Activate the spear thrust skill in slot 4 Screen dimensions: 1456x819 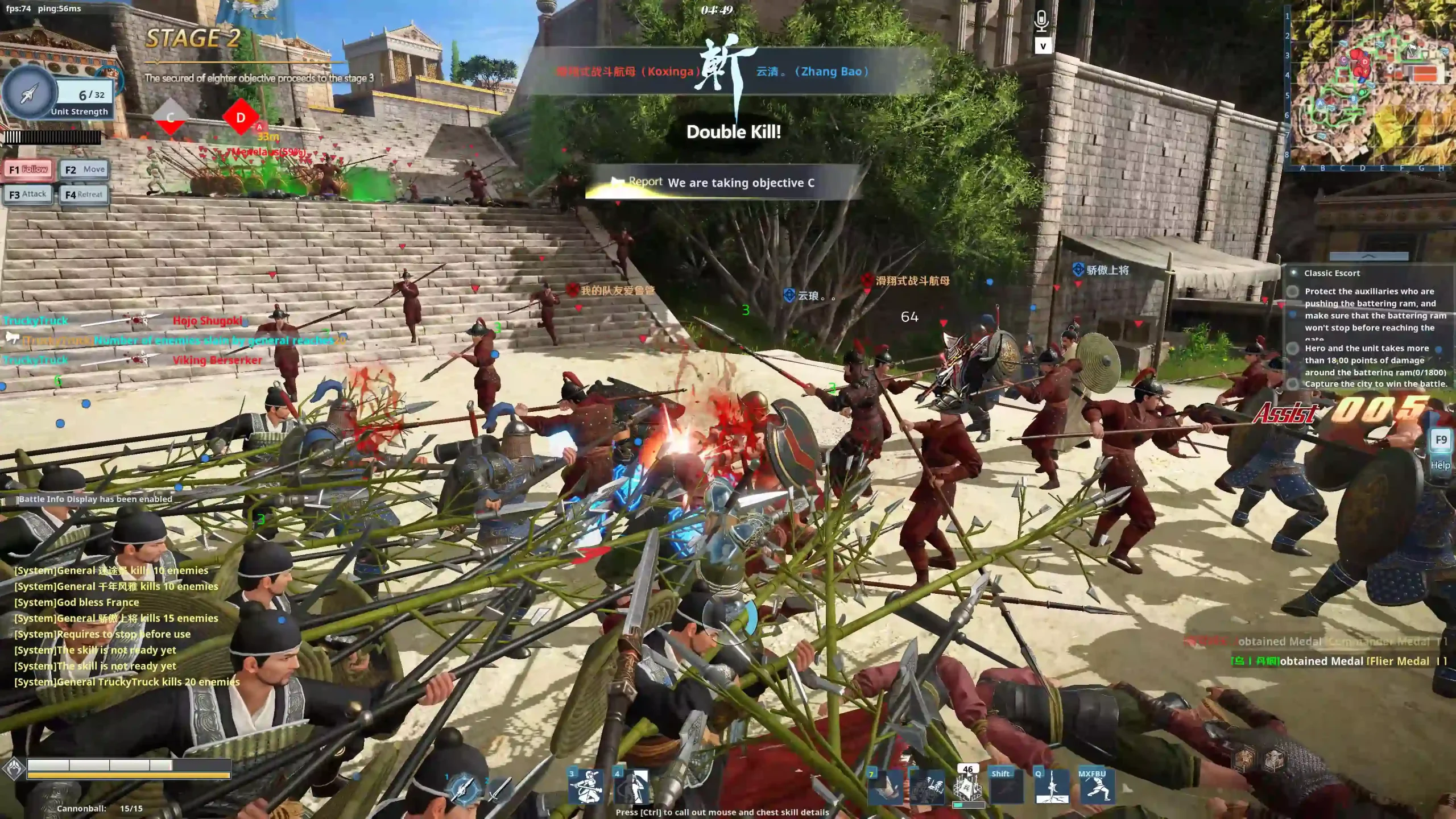pyautogui.click(x=631, y=787)
